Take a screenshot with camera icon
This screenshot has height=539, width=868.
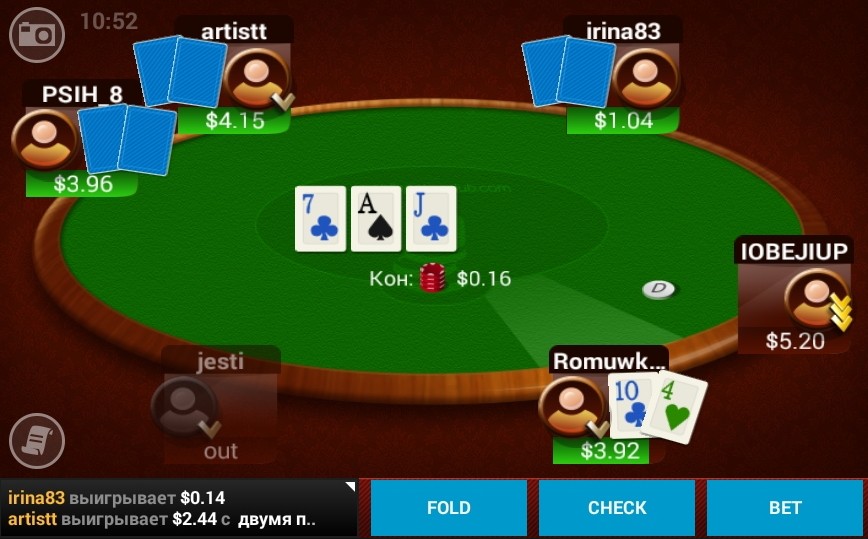coord(37,35)
